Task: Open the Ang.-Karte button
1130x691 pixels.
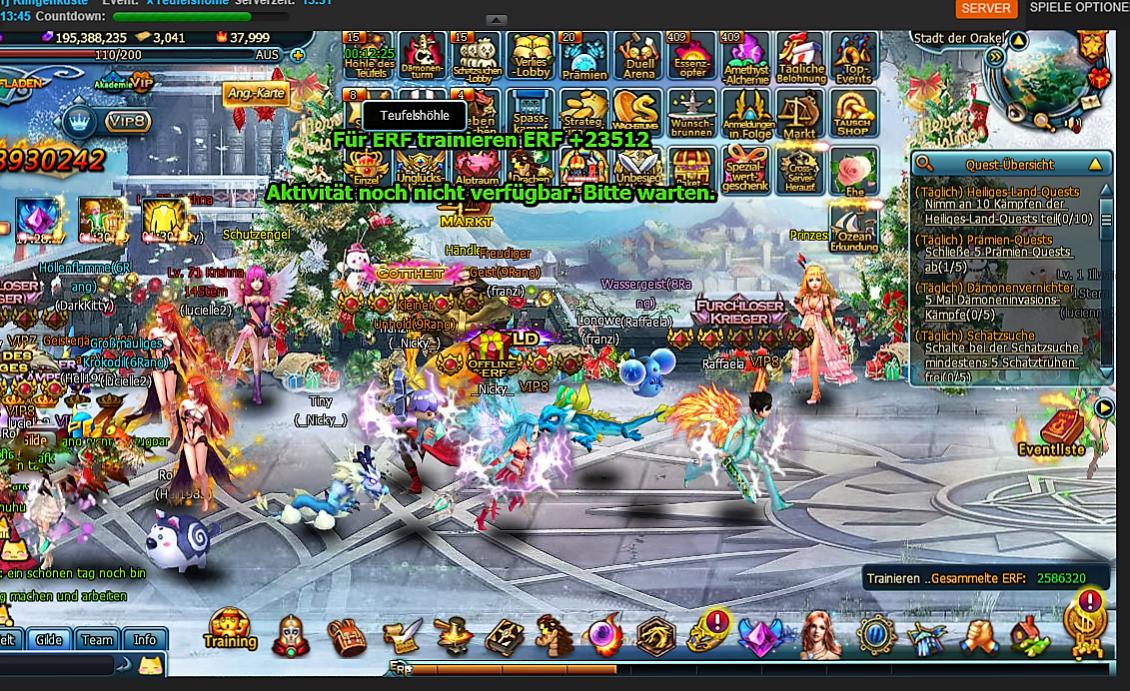Action: [256, 93]
